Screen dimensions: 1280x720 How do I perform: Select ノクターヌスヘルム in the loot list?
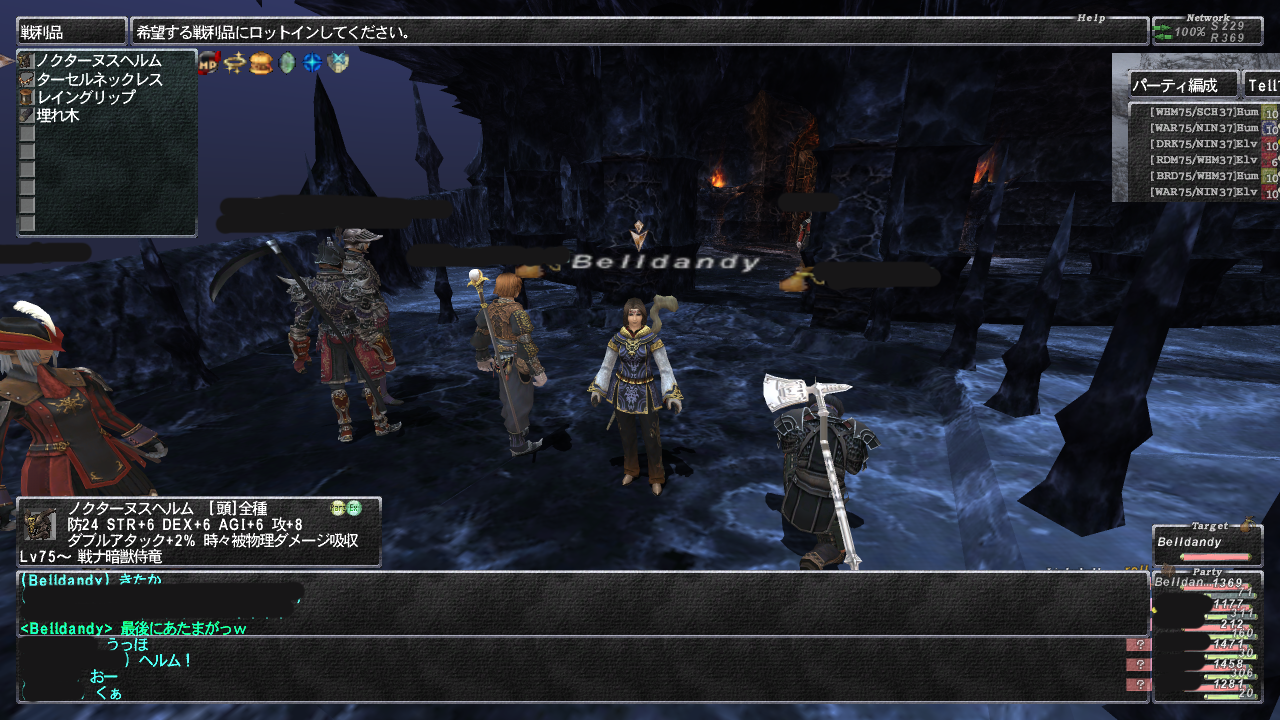point(98,62)
